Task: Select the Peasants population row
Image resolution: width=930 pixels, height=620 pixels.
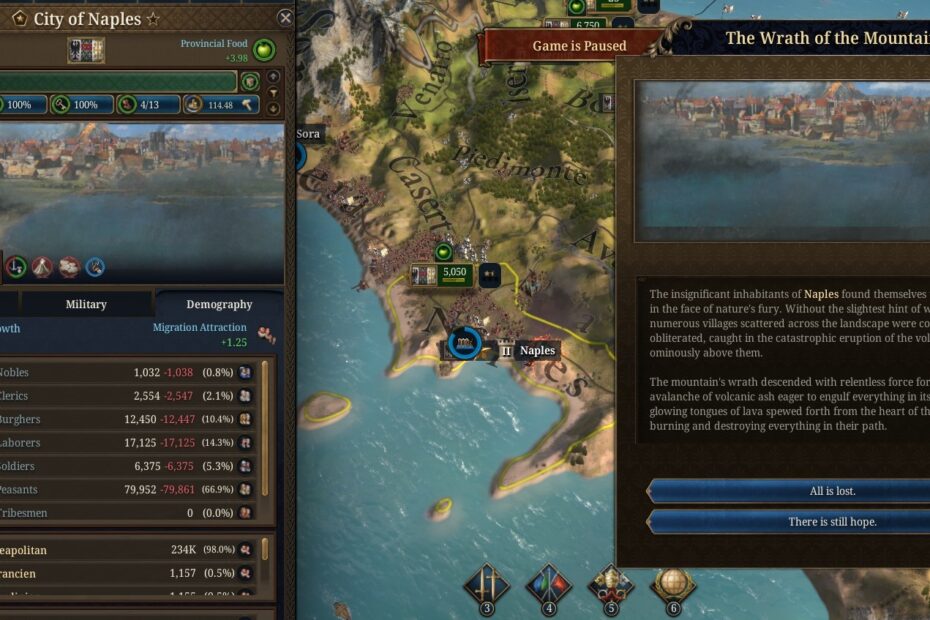Action: (x=130, y=490)
